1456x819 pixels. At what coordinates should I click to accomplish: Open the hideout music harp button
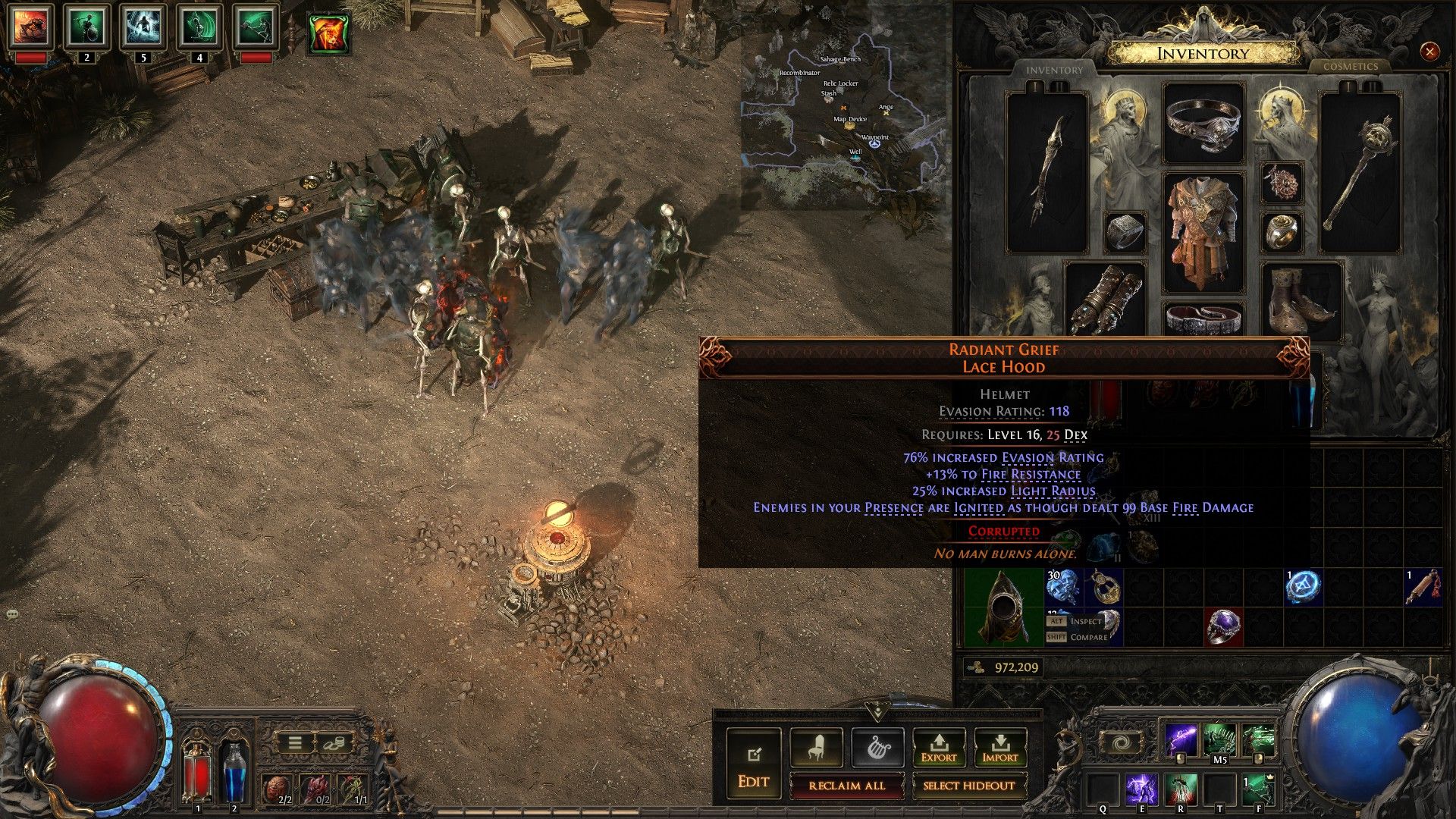click(877, 748)
